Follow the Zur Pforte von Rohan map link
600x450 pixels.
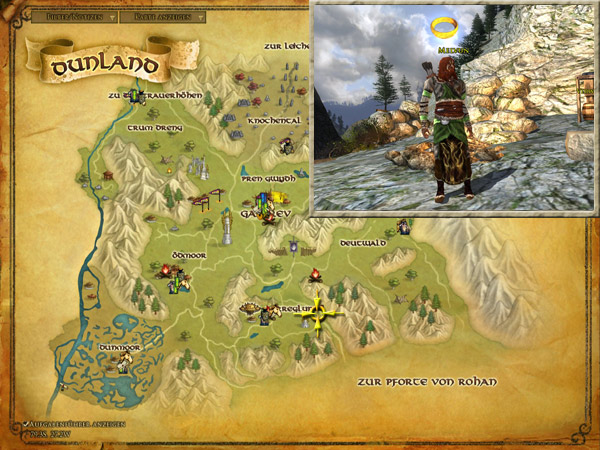pos(426,382)
